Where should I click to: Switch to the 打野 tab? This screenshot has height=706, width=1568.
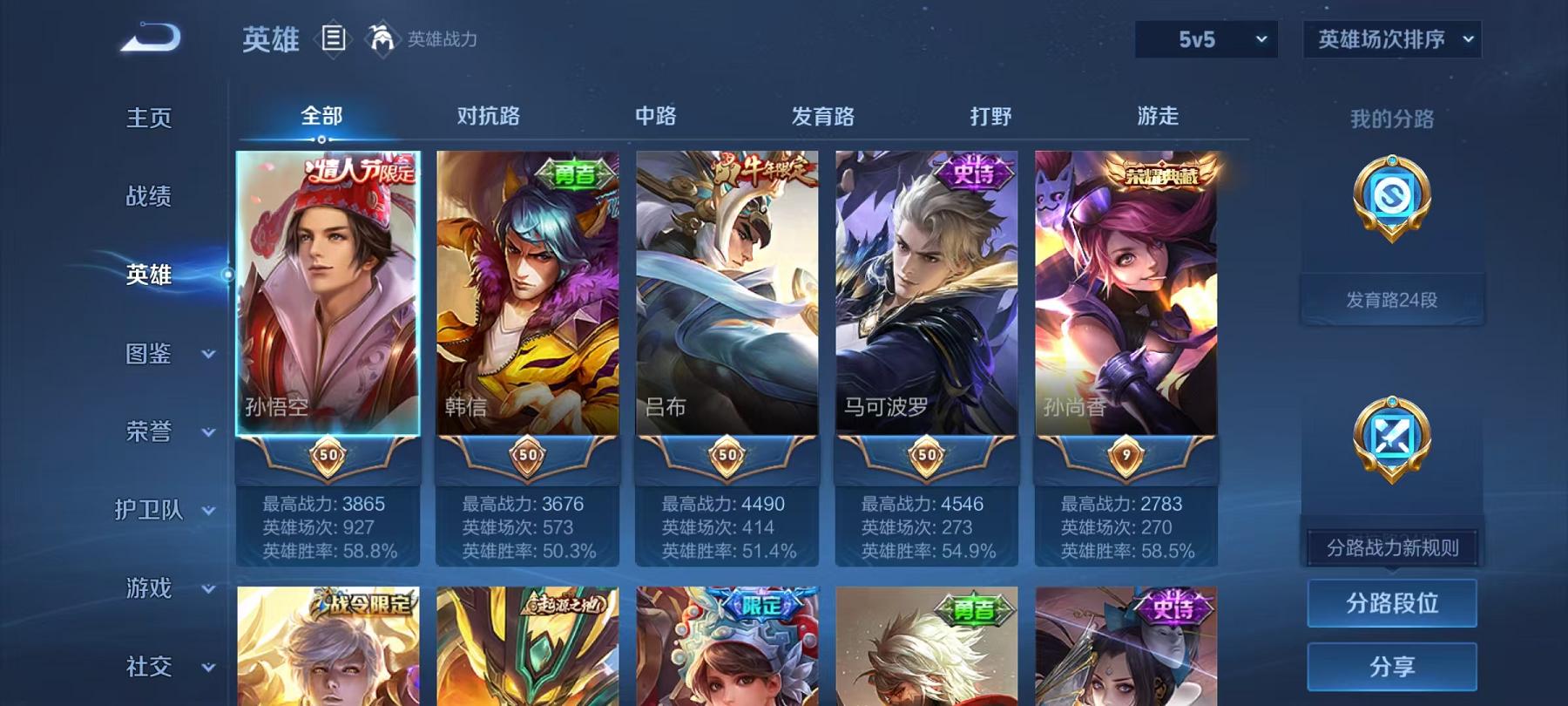(991, 115)
